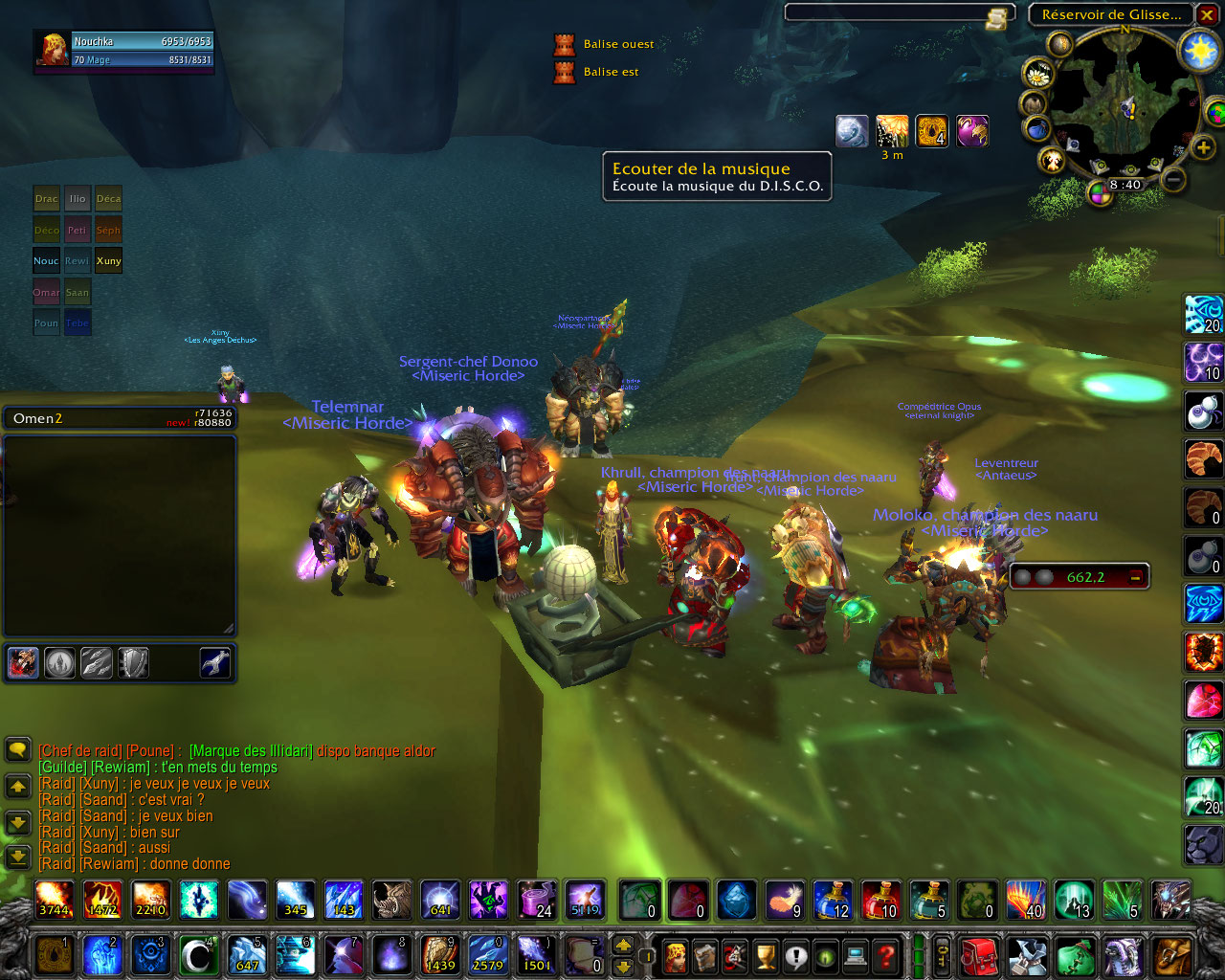Use the blue mana potion with 12
This screenshot has height=980, width=1225.
pos(833,900)
